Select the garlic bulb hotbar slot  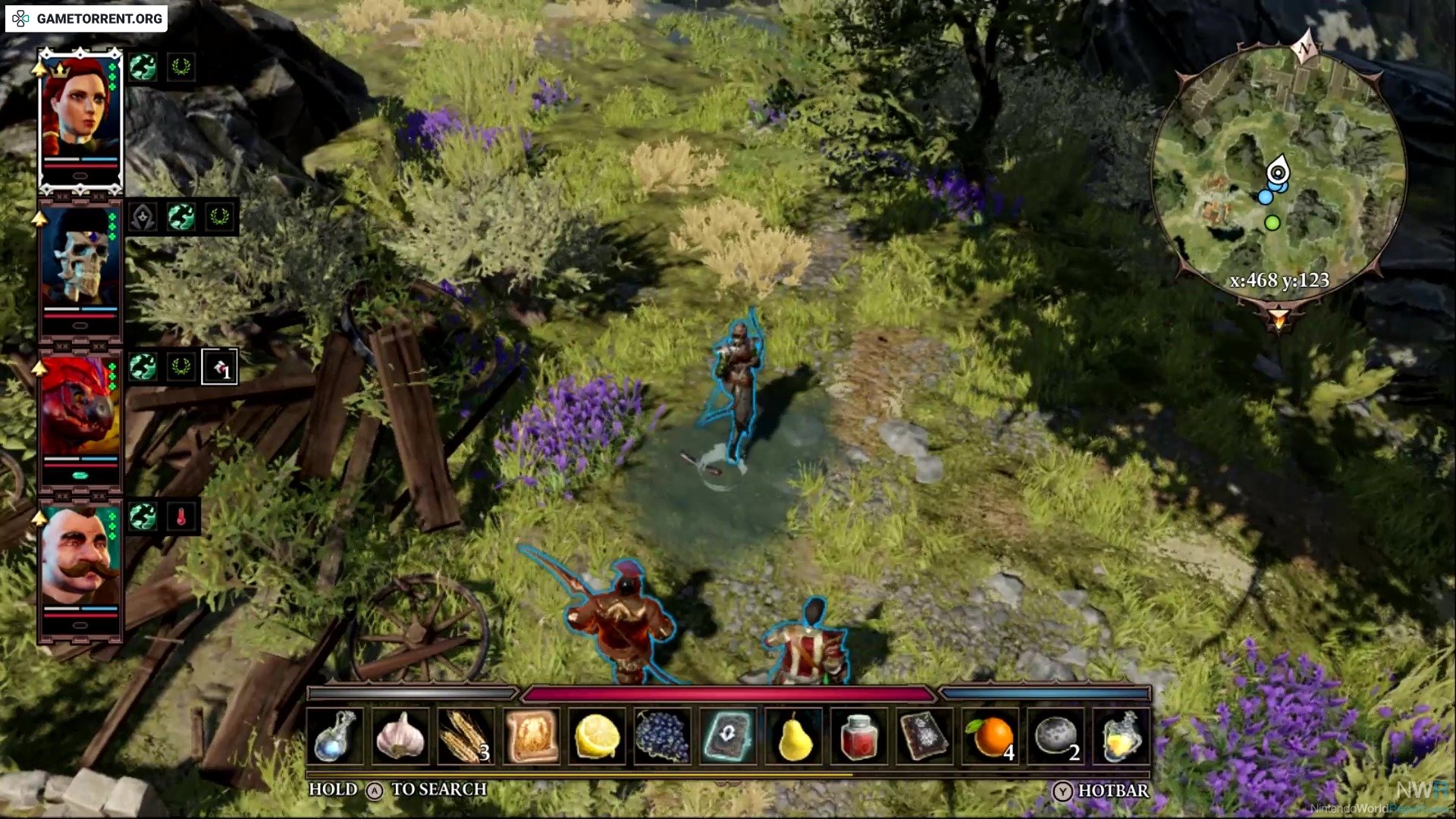(x=400, y=736)
